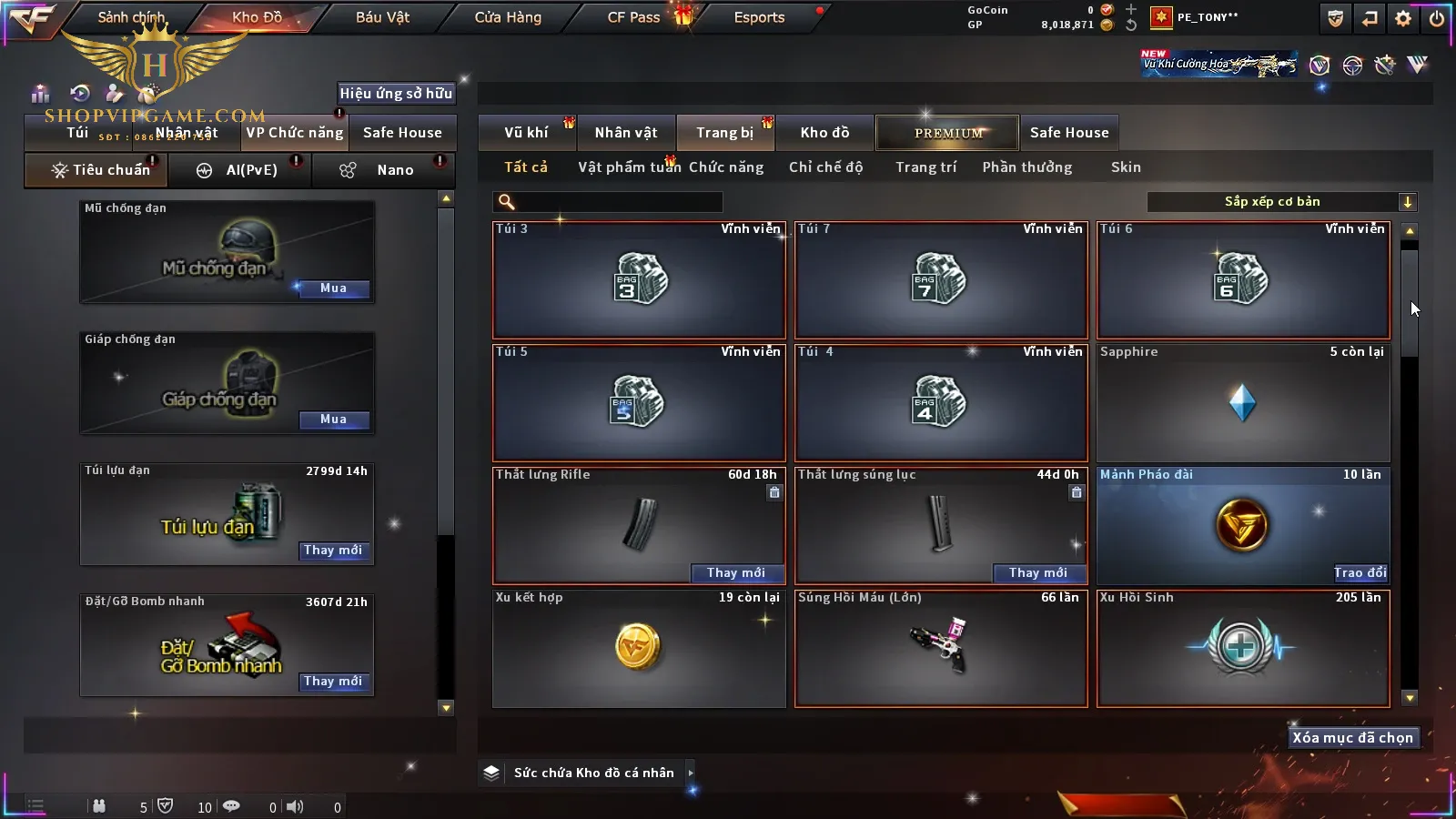Open the Esports menu entry
This screenshot has height=819, width=1456.
click(759, 17)
